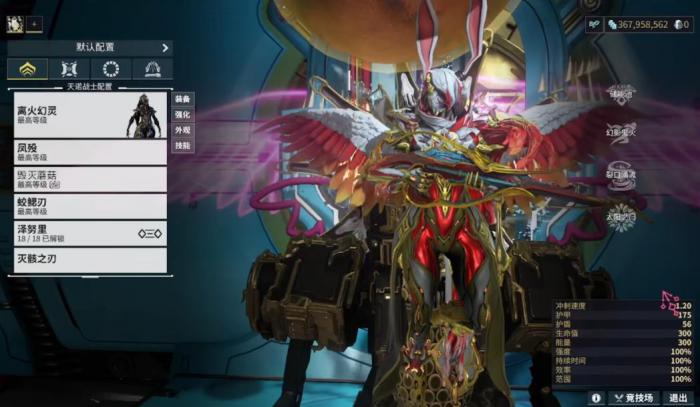Open the 泽努里 focus school slot

coord(88,233)
